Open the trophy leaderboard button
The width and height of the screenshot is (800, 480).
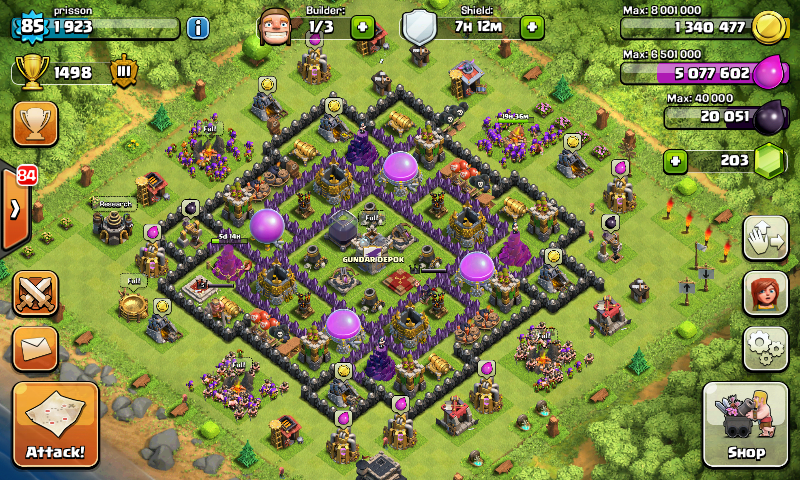pos(35,124)
